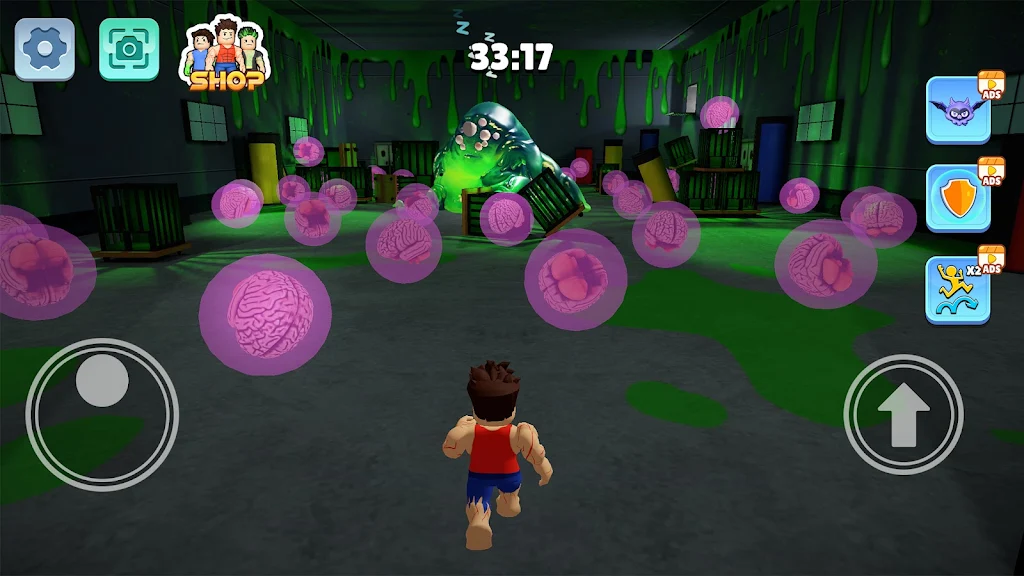Viewport: 1024px width, 576px height.
Task: Activate the X2 speed ad boost
Action: 959,289
